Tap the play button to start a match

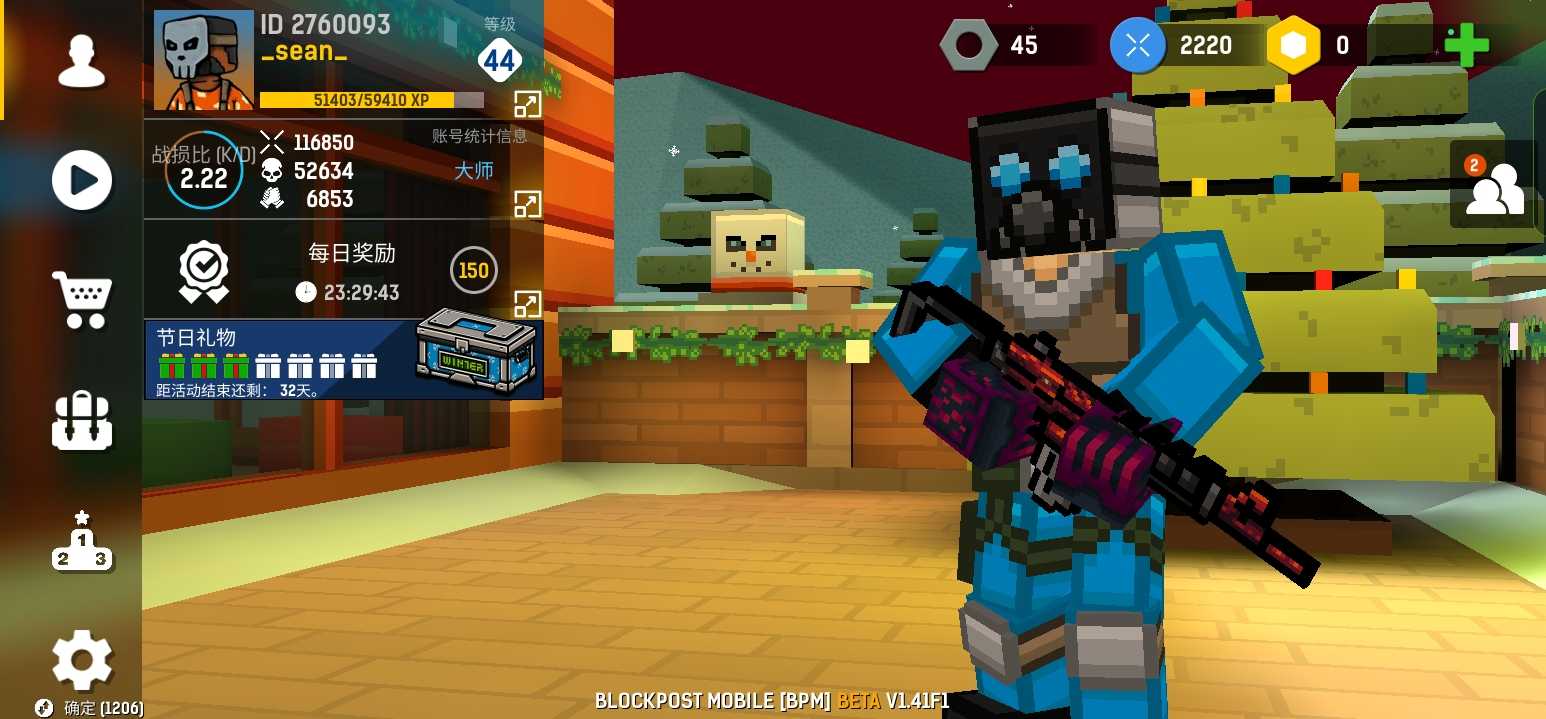pyautogui.click(x=81, y=180)
